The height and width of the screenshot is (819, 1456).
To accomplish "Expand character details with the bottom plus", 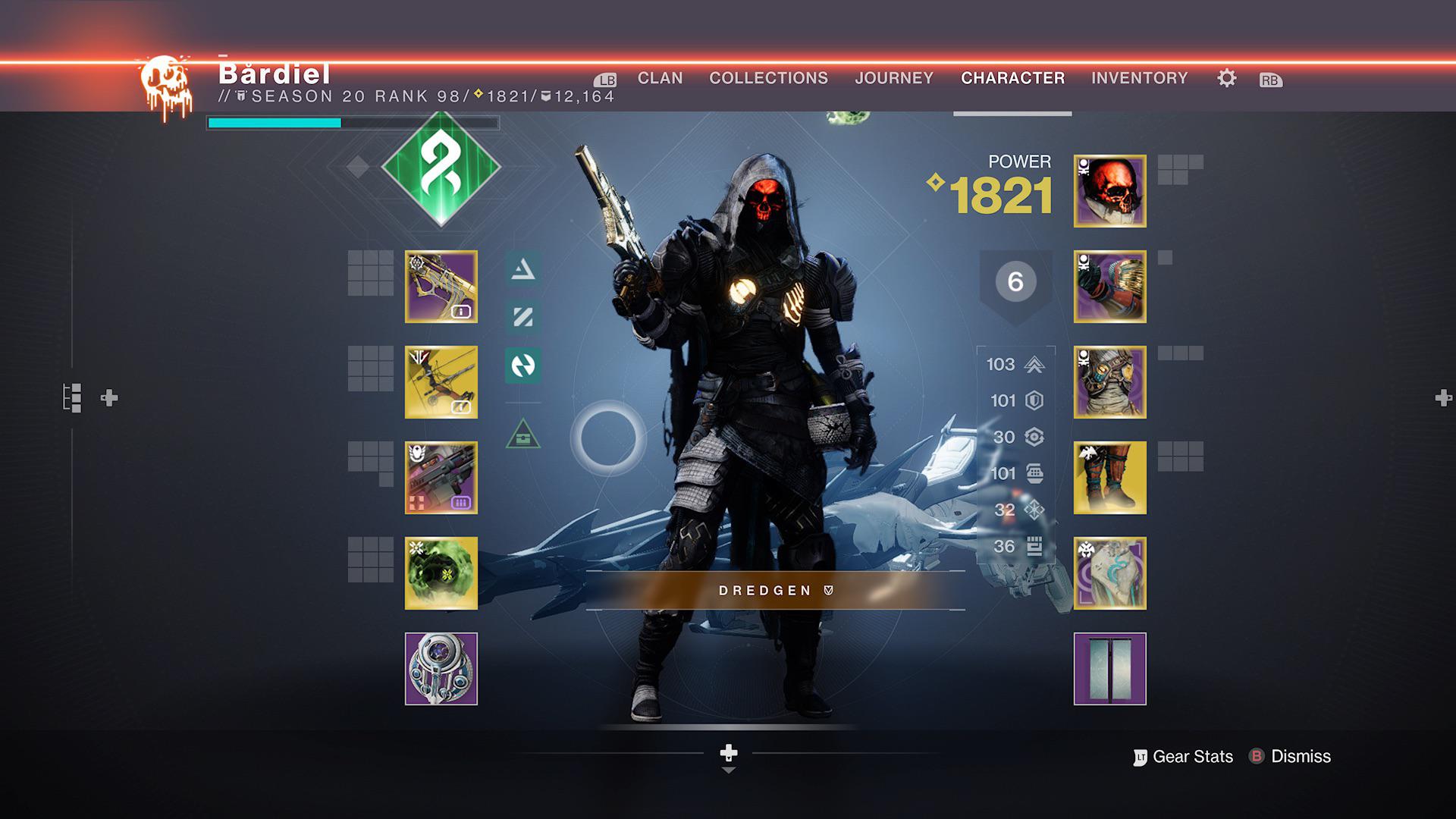I will 729,755.
